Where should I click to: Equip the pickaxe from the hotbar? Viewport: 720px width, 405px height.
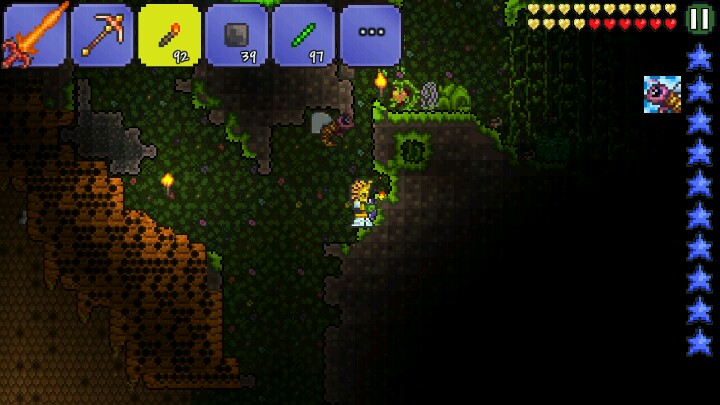(101, 34)
